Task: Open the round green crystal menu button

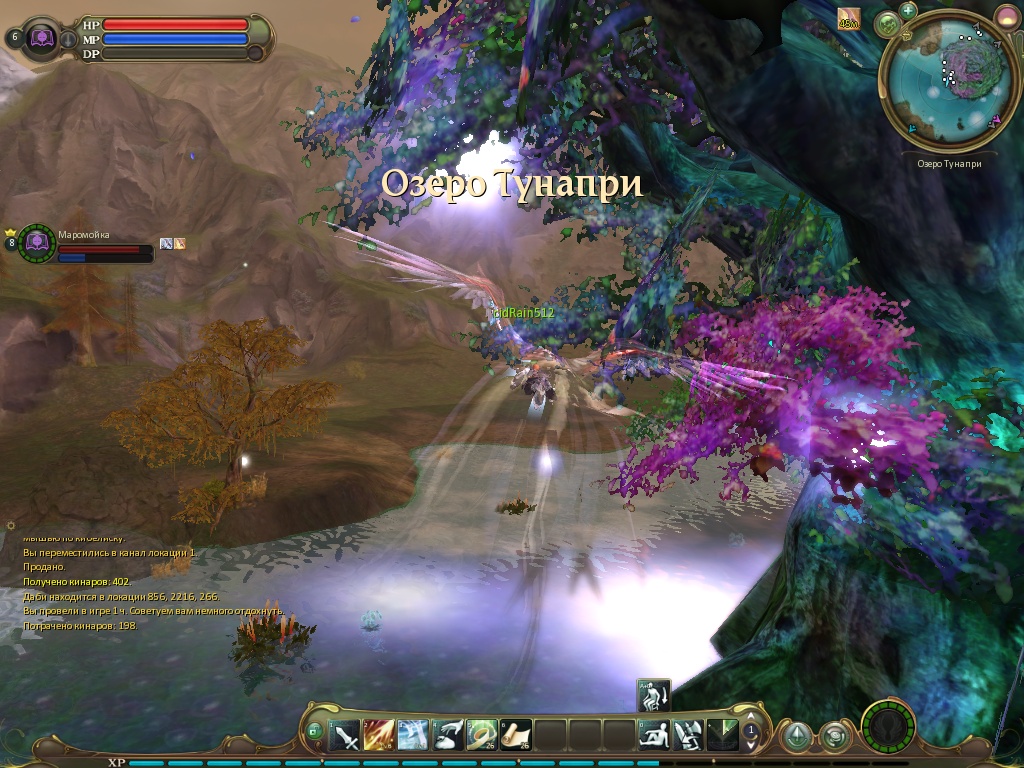Action: click(x=795, y=737)
